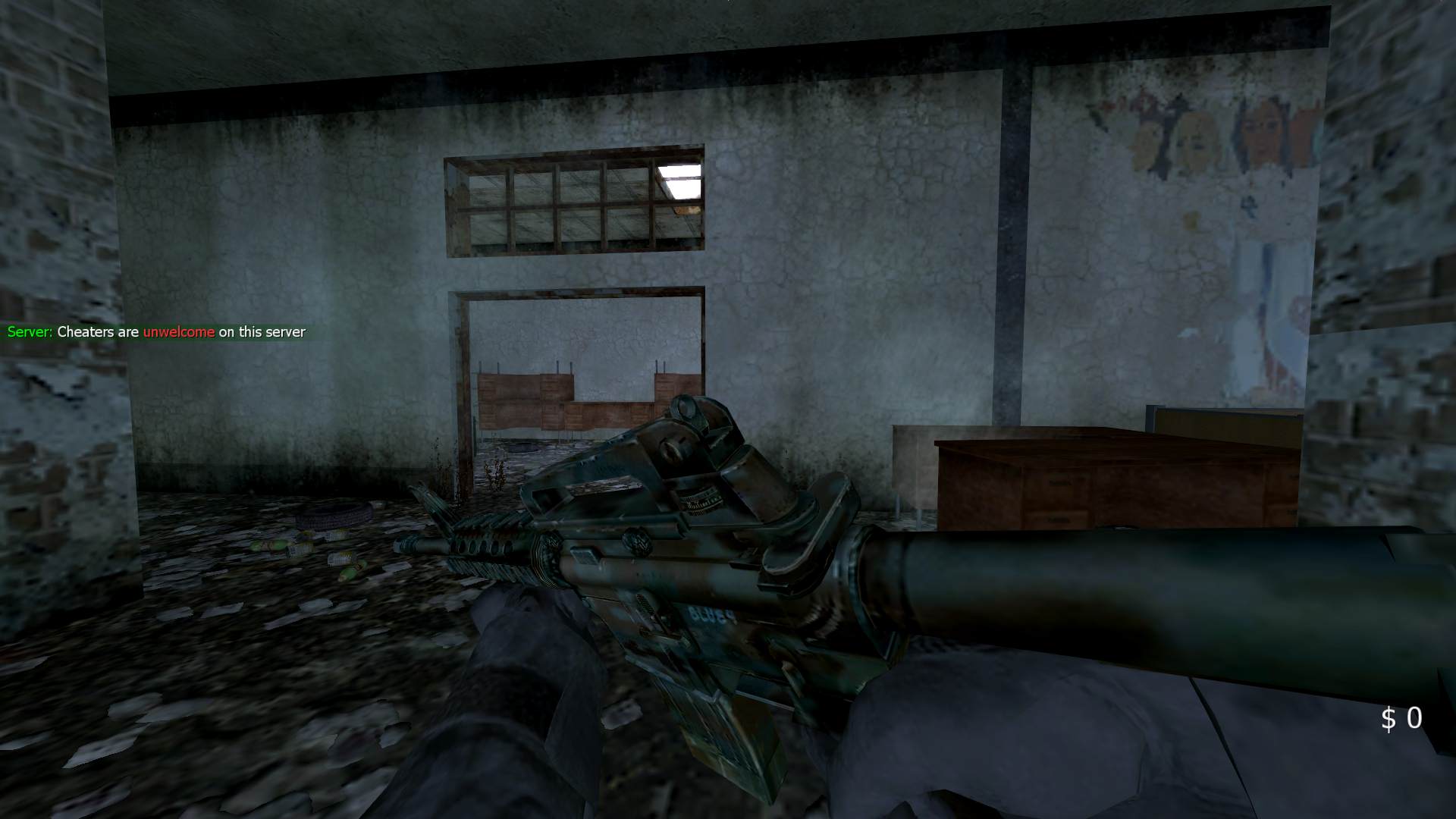Image resolution: width=1456 pixels, height=819 pixels.
Task: Click the tire lying on the floor
Action: point(330,516)
